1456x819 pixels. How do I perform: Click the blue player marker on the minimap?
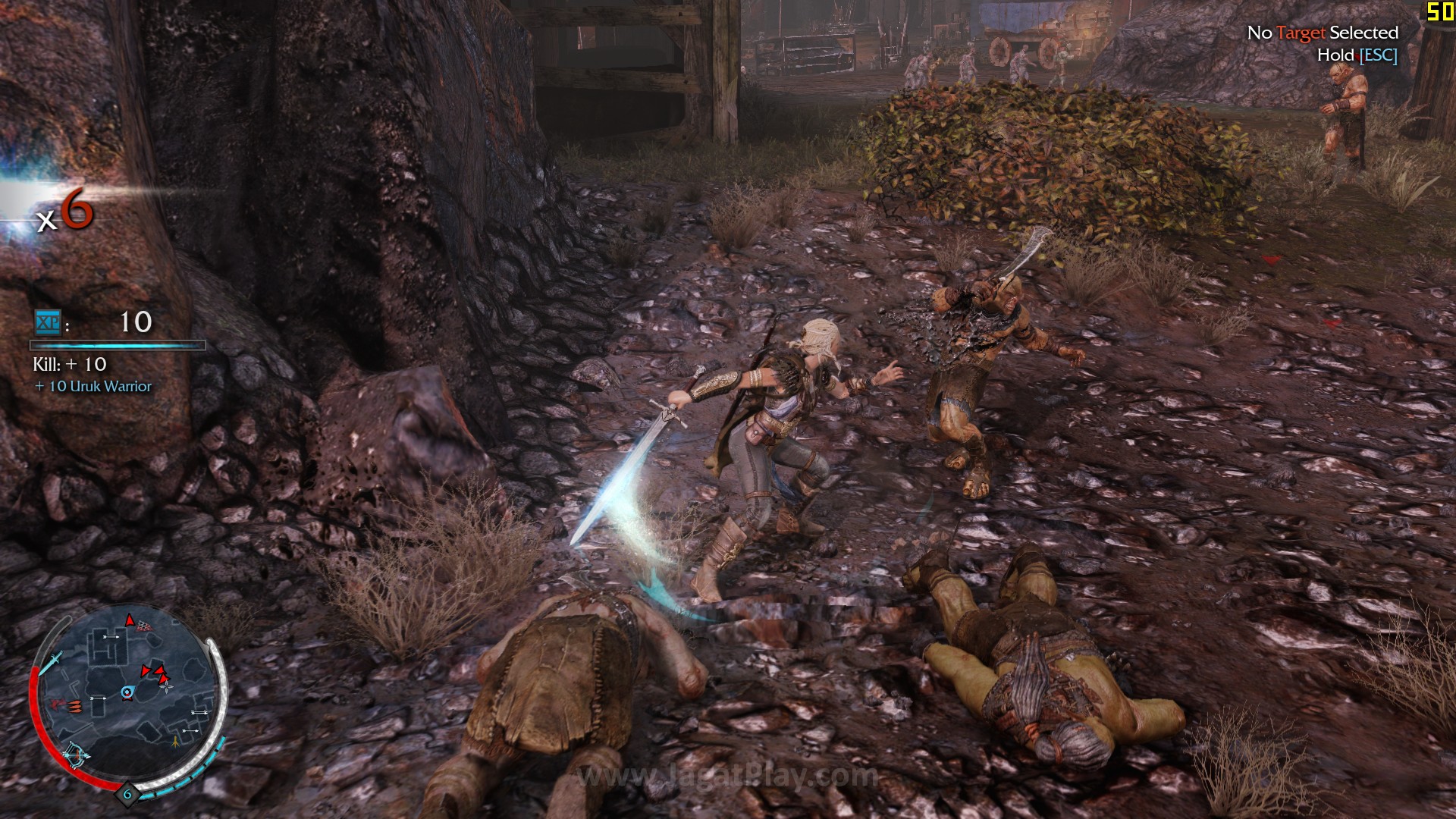pyautogui.click(x=127, y=692)
